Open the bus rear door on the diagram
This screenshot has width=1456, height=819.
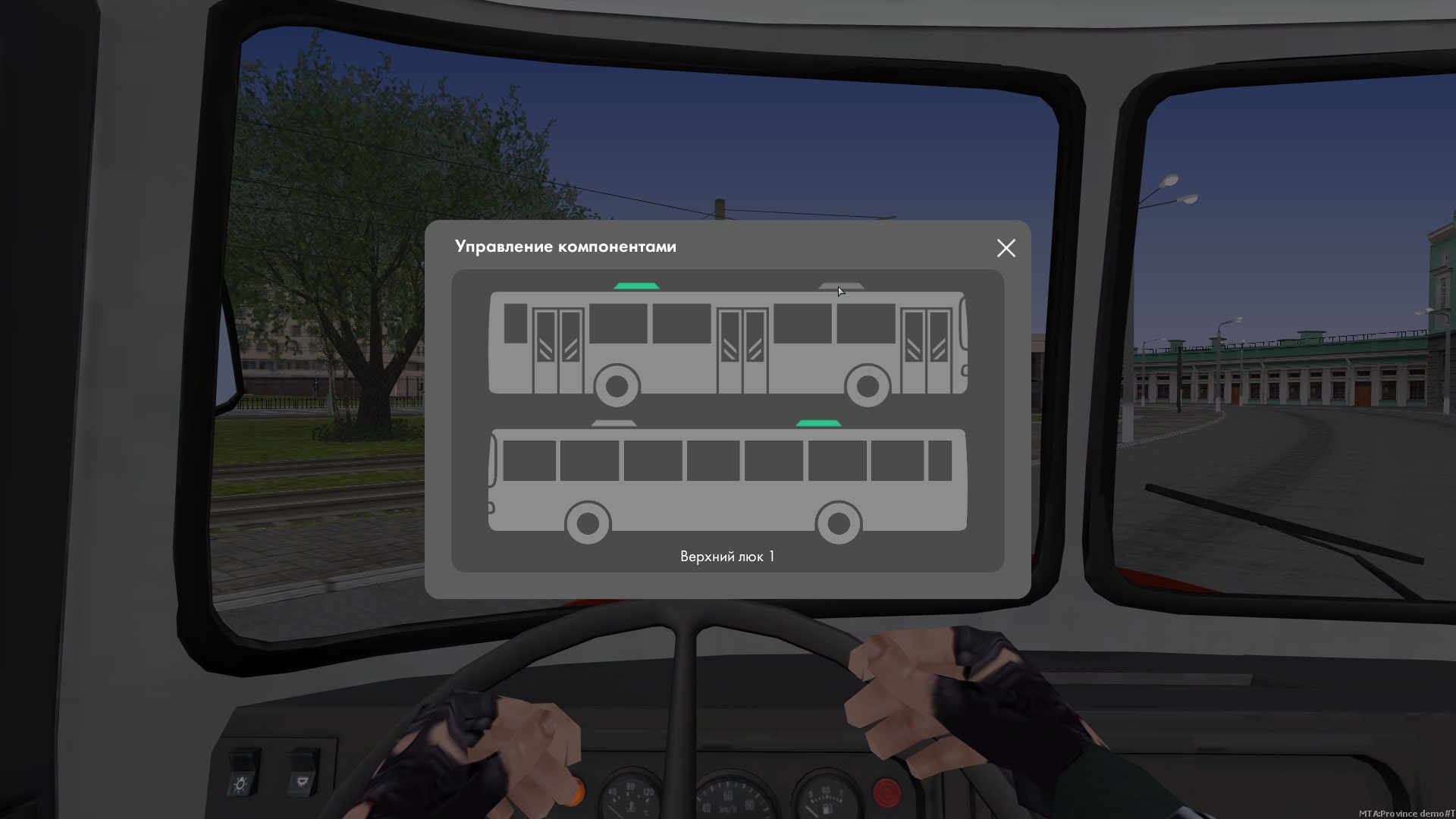click(x=558, y=350)
